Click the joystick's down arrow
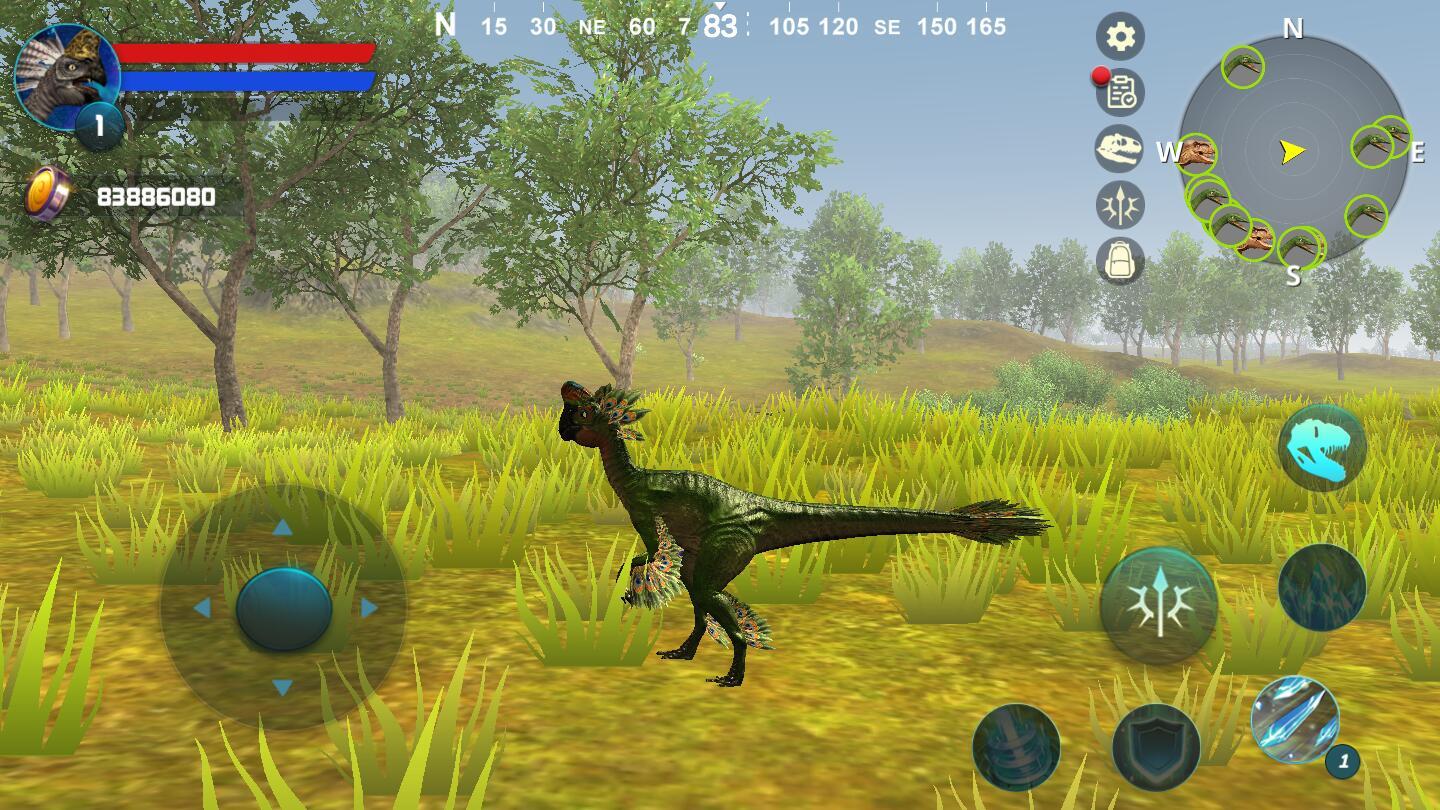1440x810 pixels. tap(283, 687)
